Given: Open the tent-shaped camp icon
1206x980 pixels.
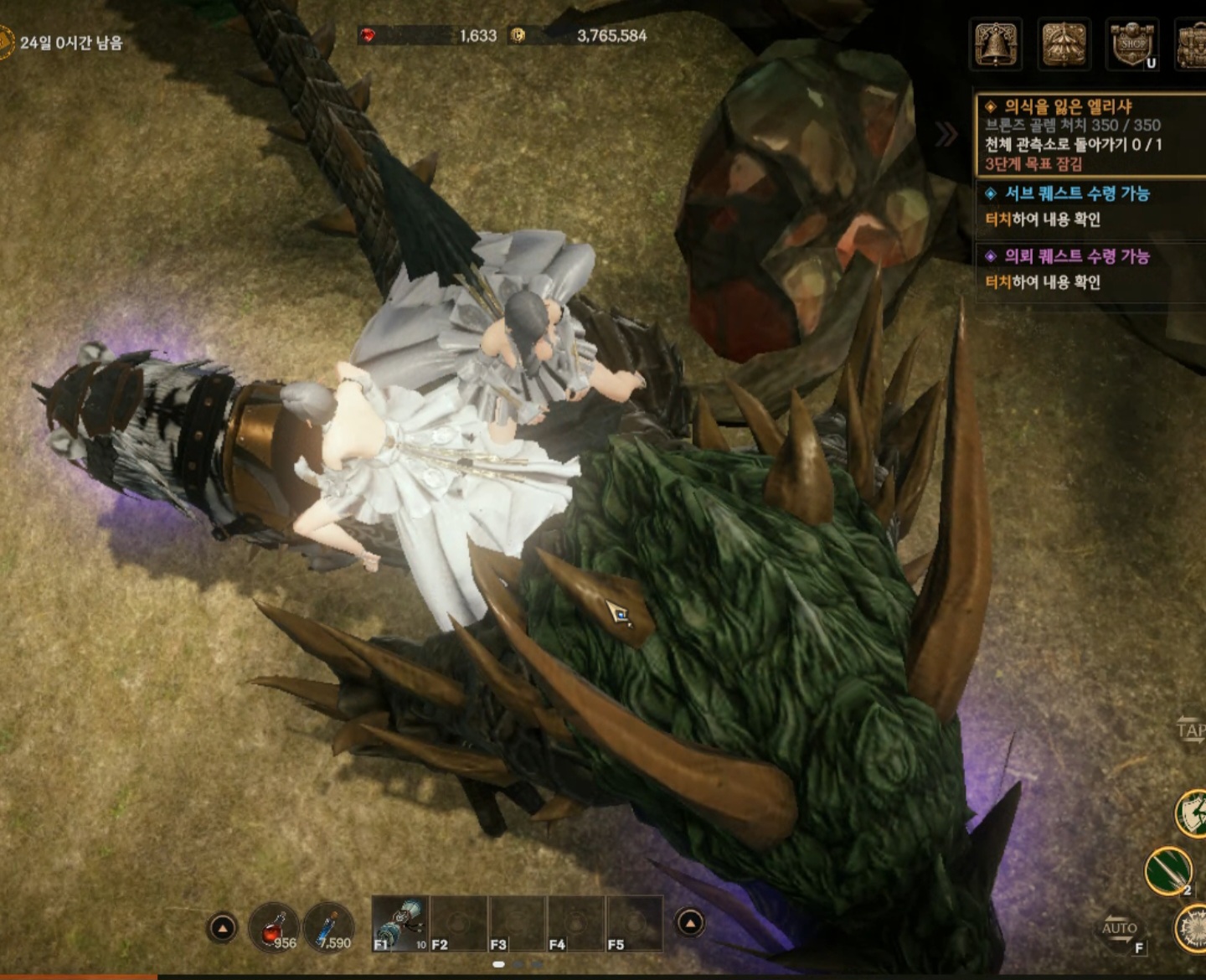Looking at the screenshot, I should pyautogui.click(x=1064, y=44).
